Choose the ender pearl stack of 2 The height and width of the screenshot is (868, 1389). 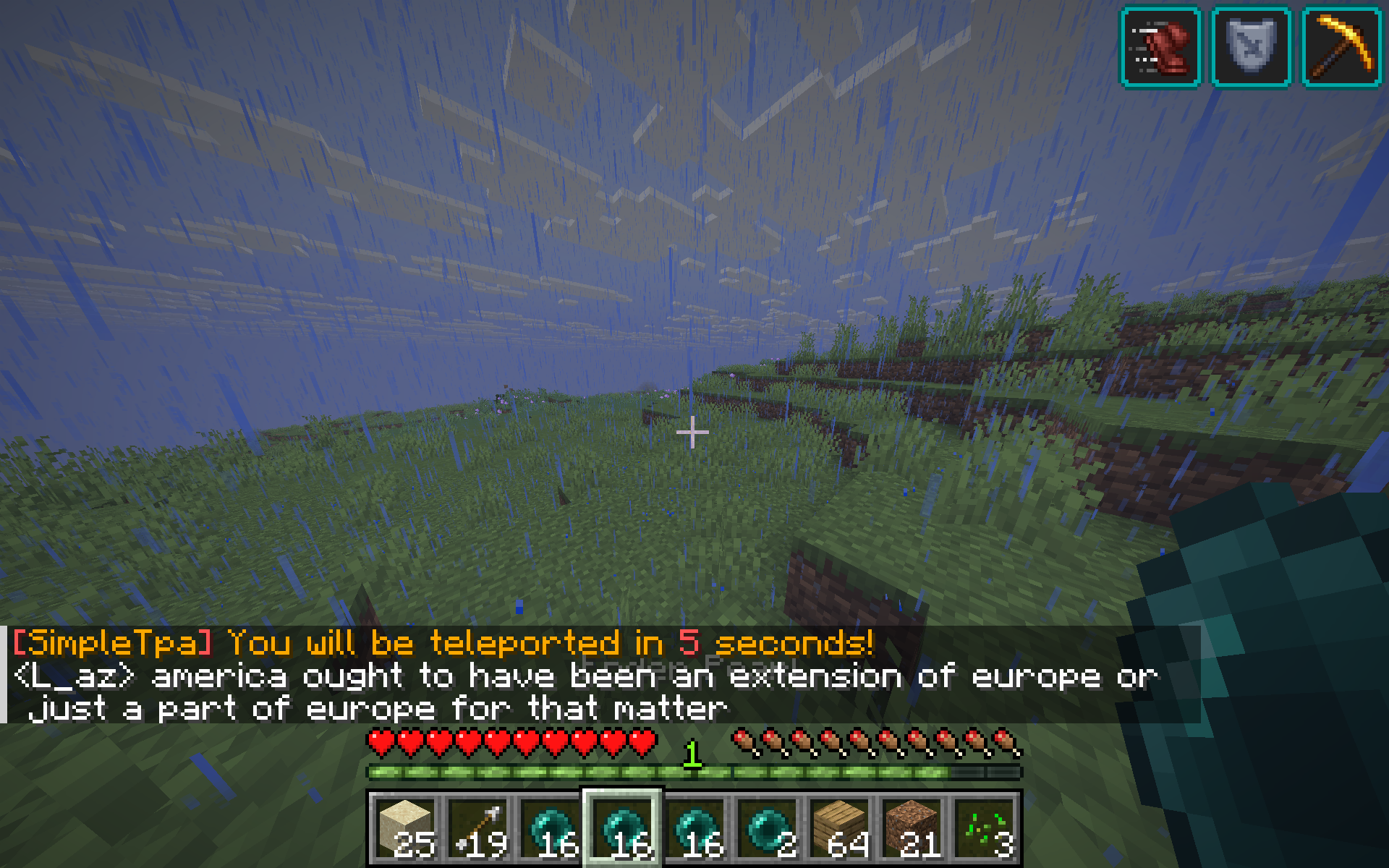(x=767, y=828)
